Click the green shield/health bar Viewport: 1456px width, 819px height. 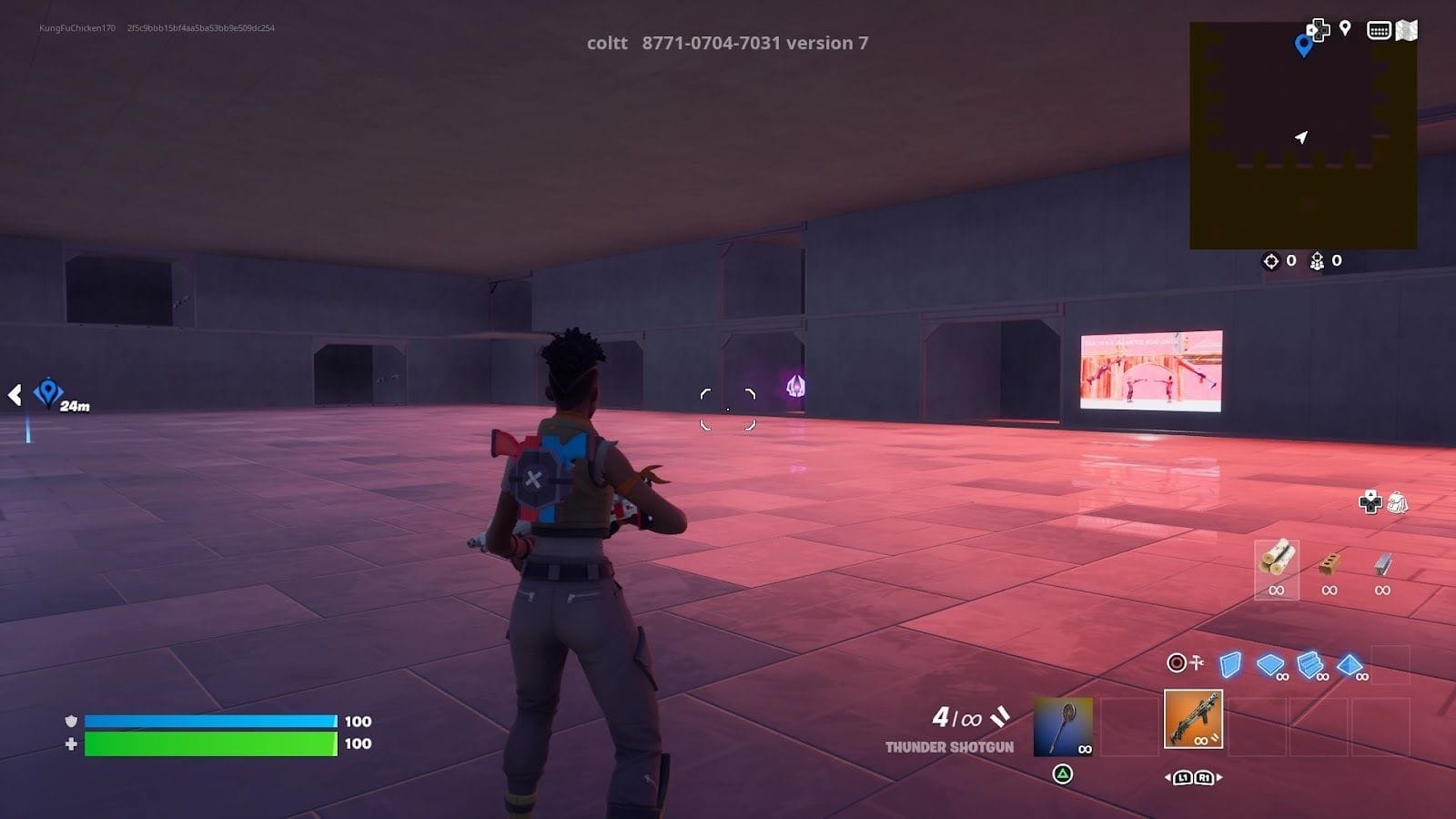(209, 742)
